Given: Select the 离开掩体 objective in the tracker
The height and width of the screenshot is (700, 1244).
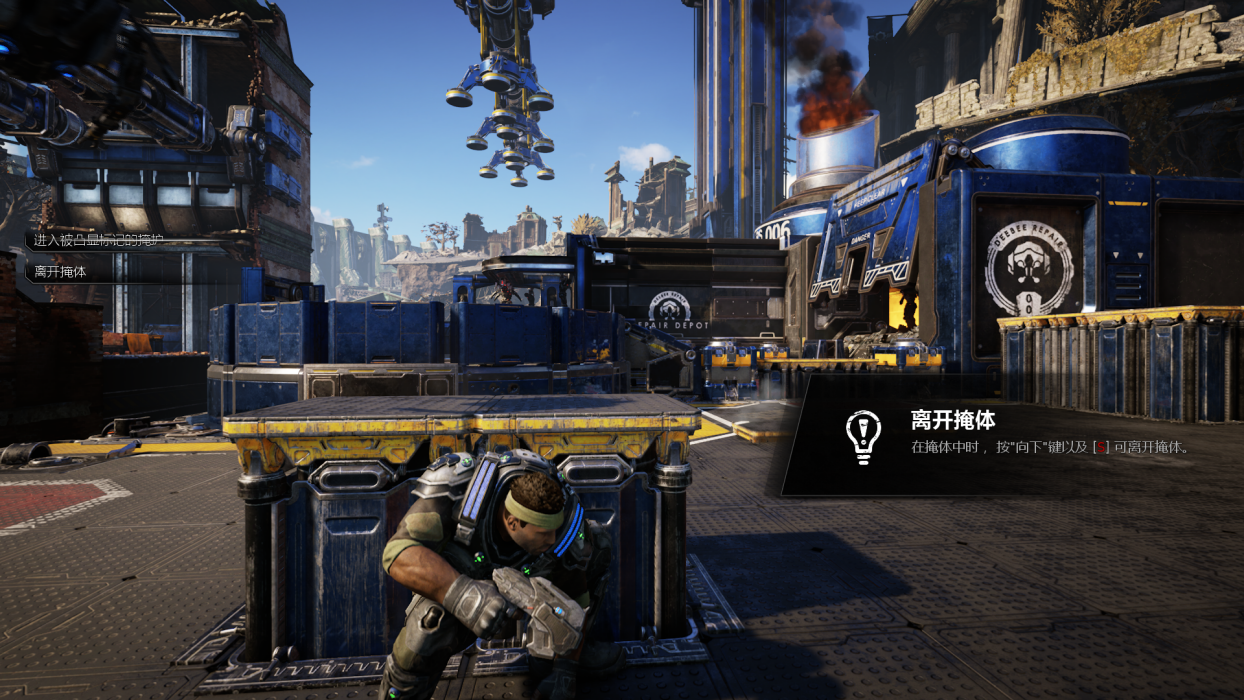Looking at the screenshot, I should pos(61,271).
